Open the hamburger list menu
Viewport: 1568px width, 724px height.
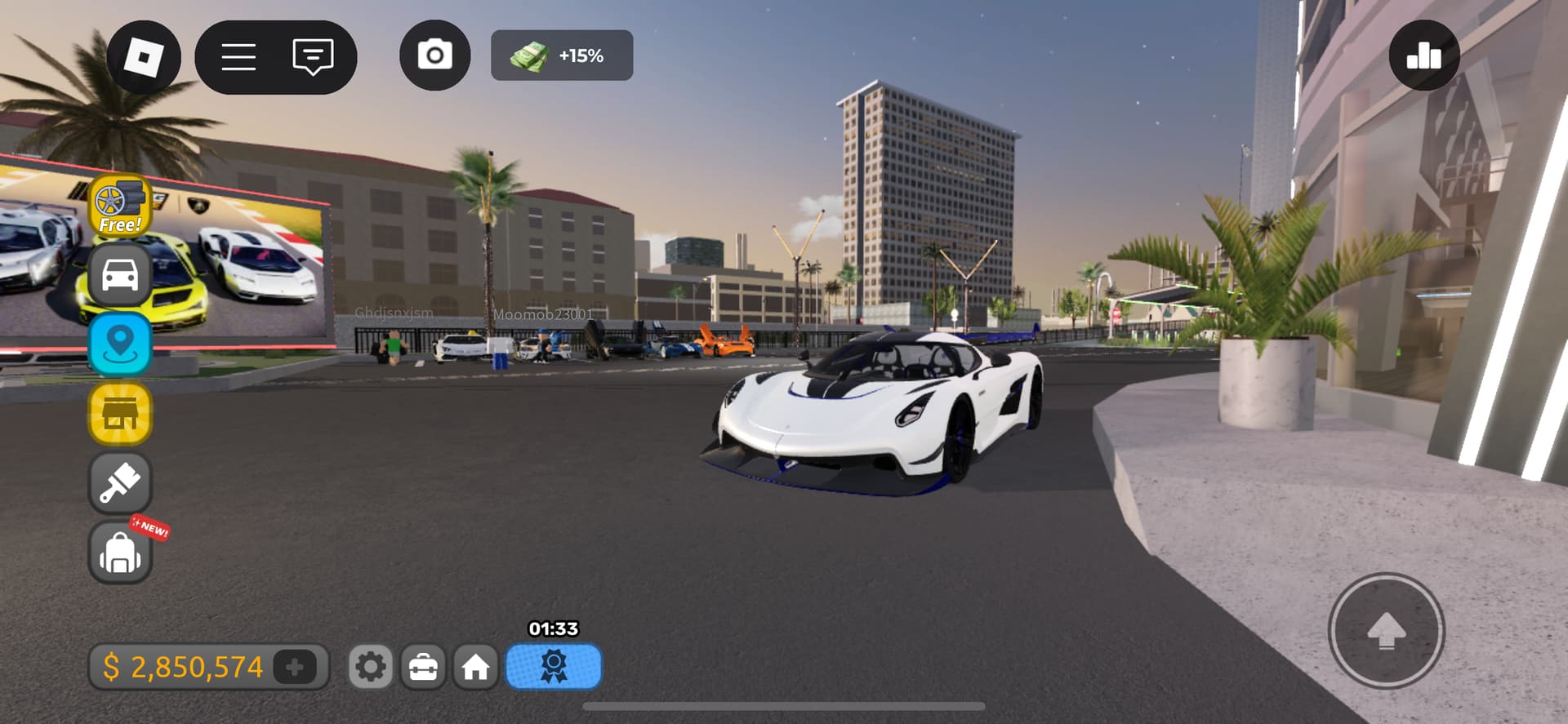tap(238, 56)
